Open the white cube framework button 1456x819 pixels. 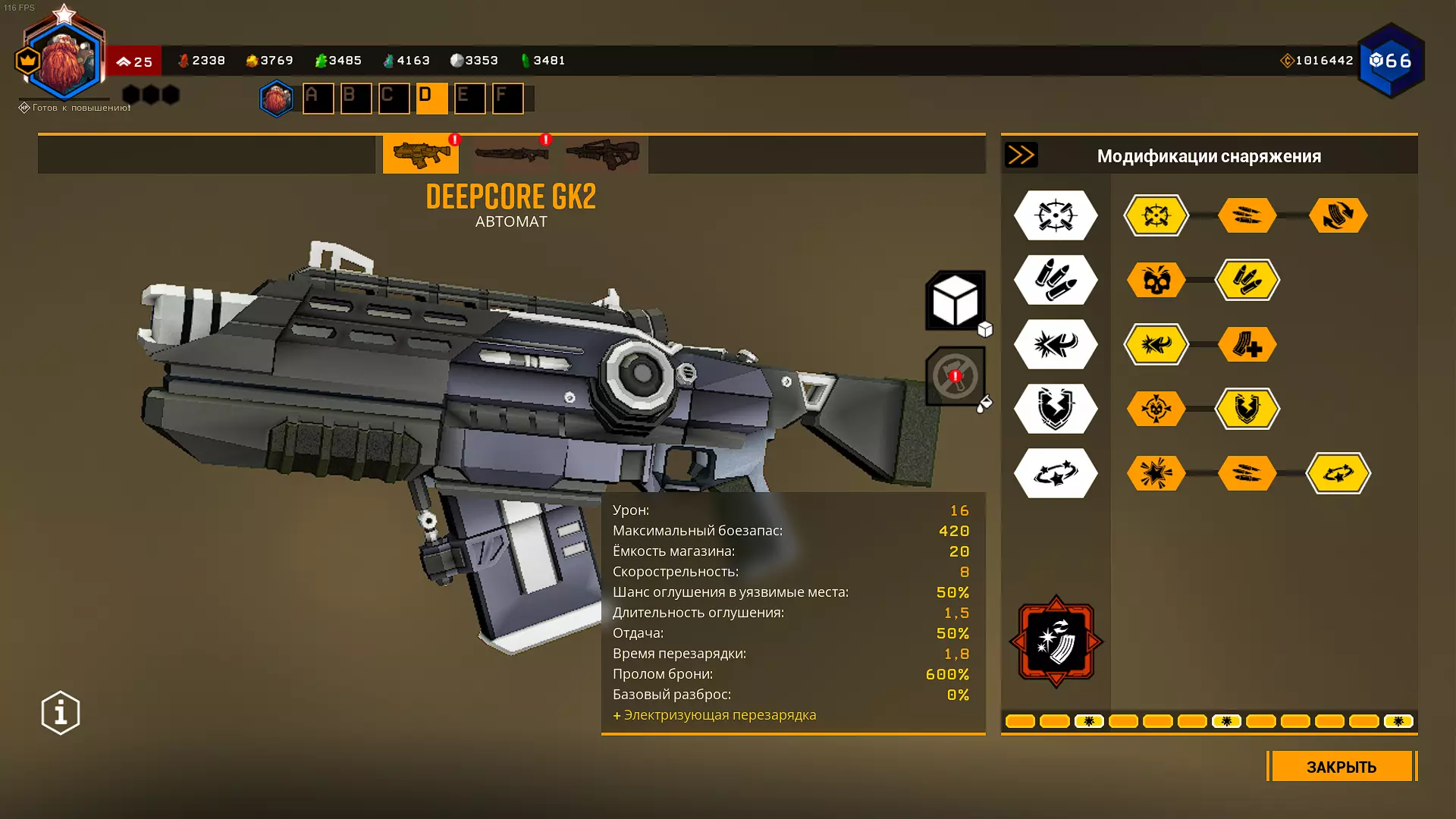click(x=955, y=300)
